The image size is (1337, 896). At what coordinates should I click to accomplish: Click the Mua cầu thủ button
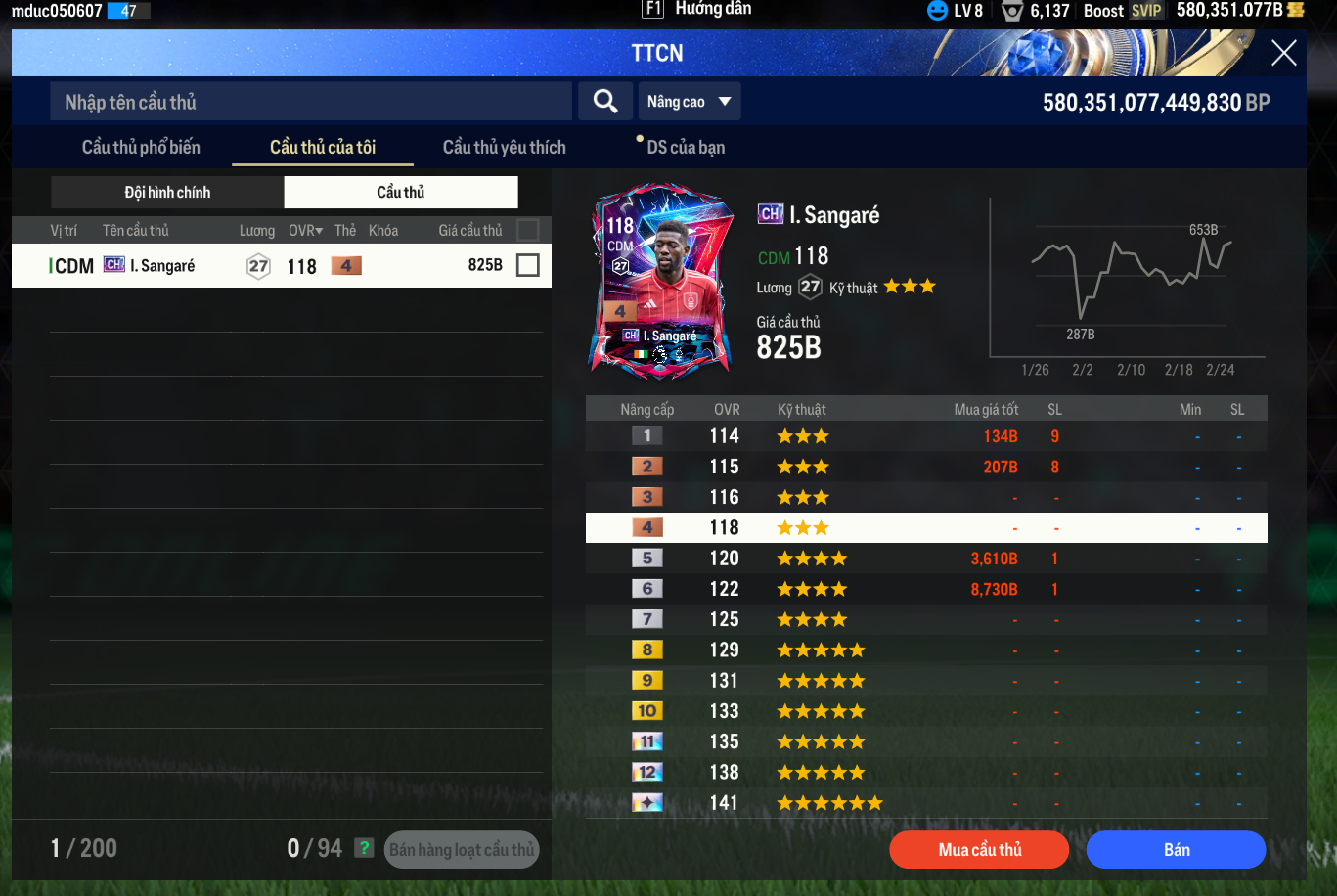tap(979, 850)
